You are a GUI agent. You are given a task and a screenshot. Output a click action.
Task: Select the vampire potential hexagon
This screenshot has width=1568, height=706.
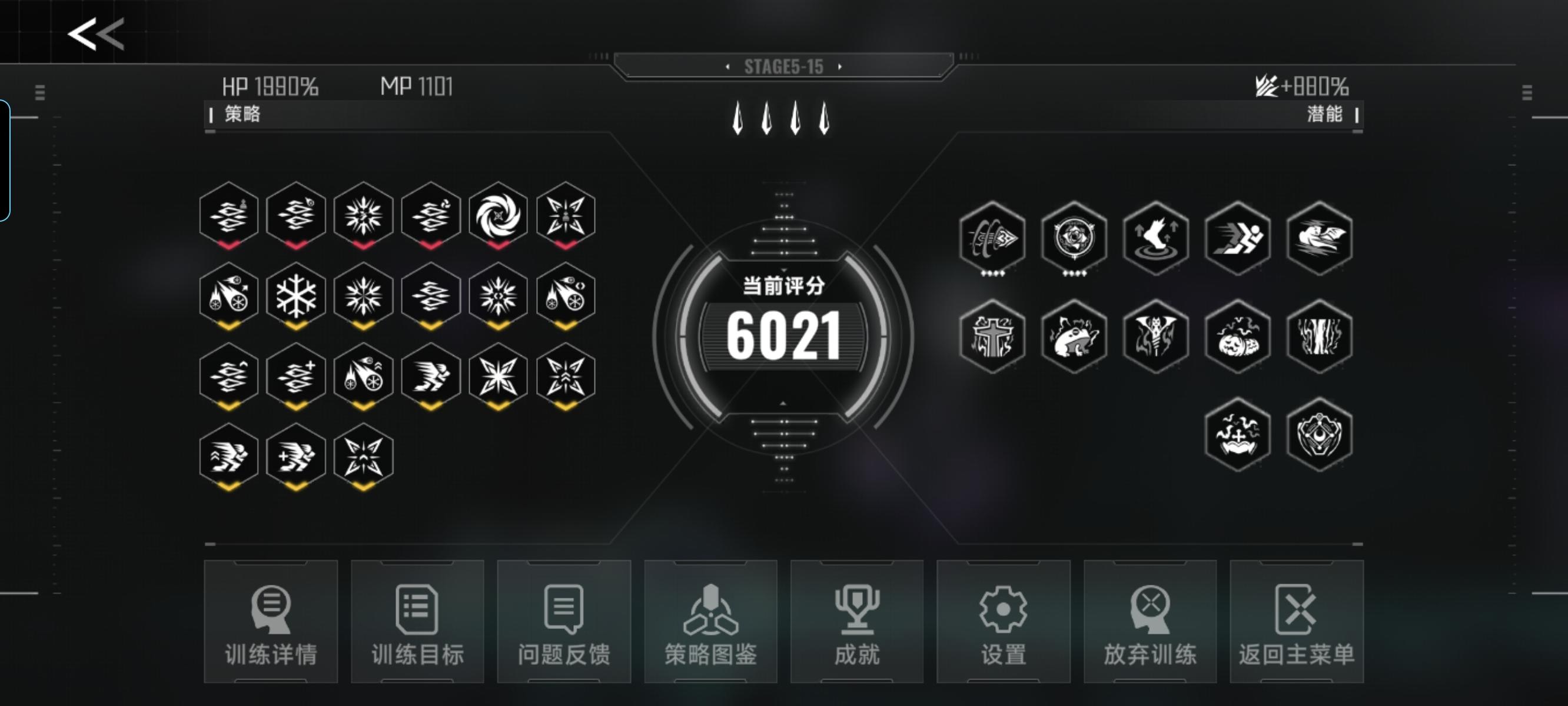(x=1156, y=337)
